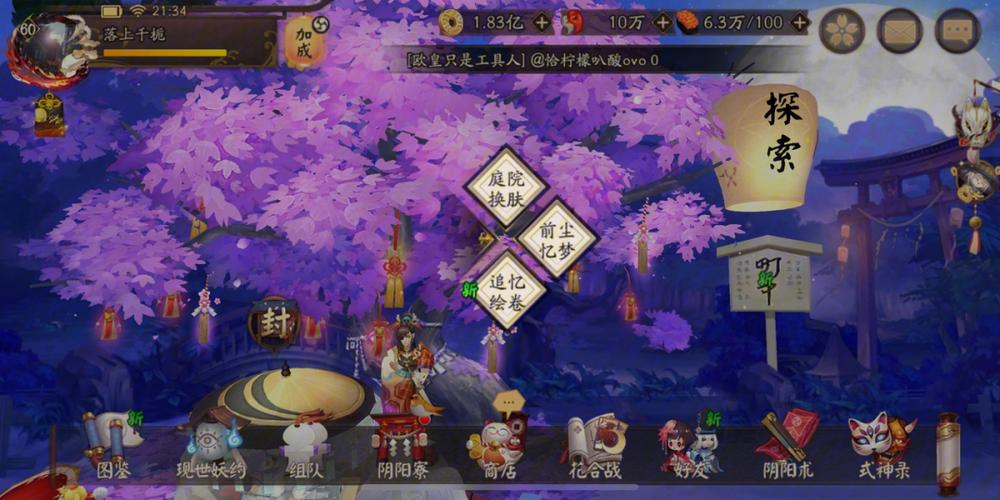
Task: Open the 花合战 event menu
Action: pos(597,445)
